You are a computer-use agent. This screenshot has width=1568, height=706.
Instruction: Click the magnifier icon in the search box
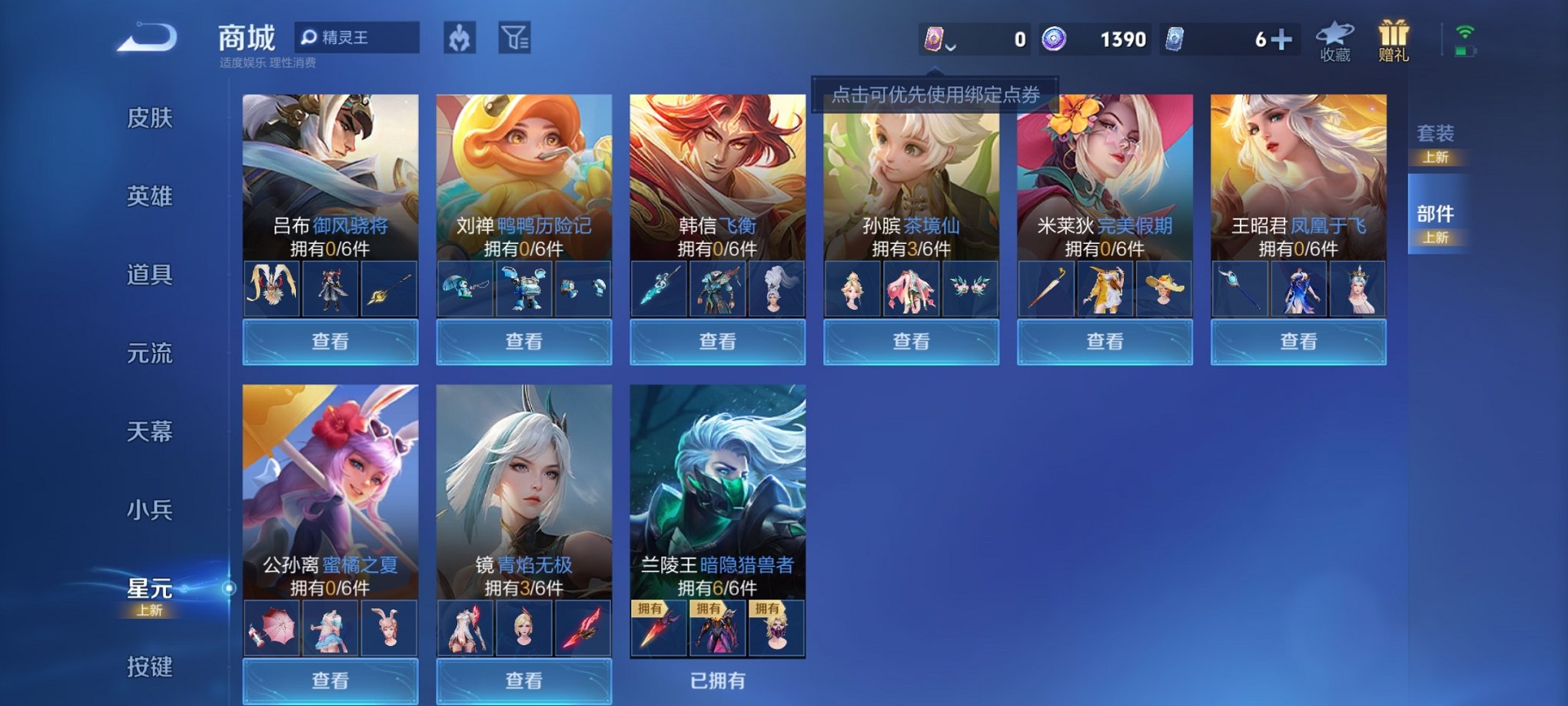310,37
